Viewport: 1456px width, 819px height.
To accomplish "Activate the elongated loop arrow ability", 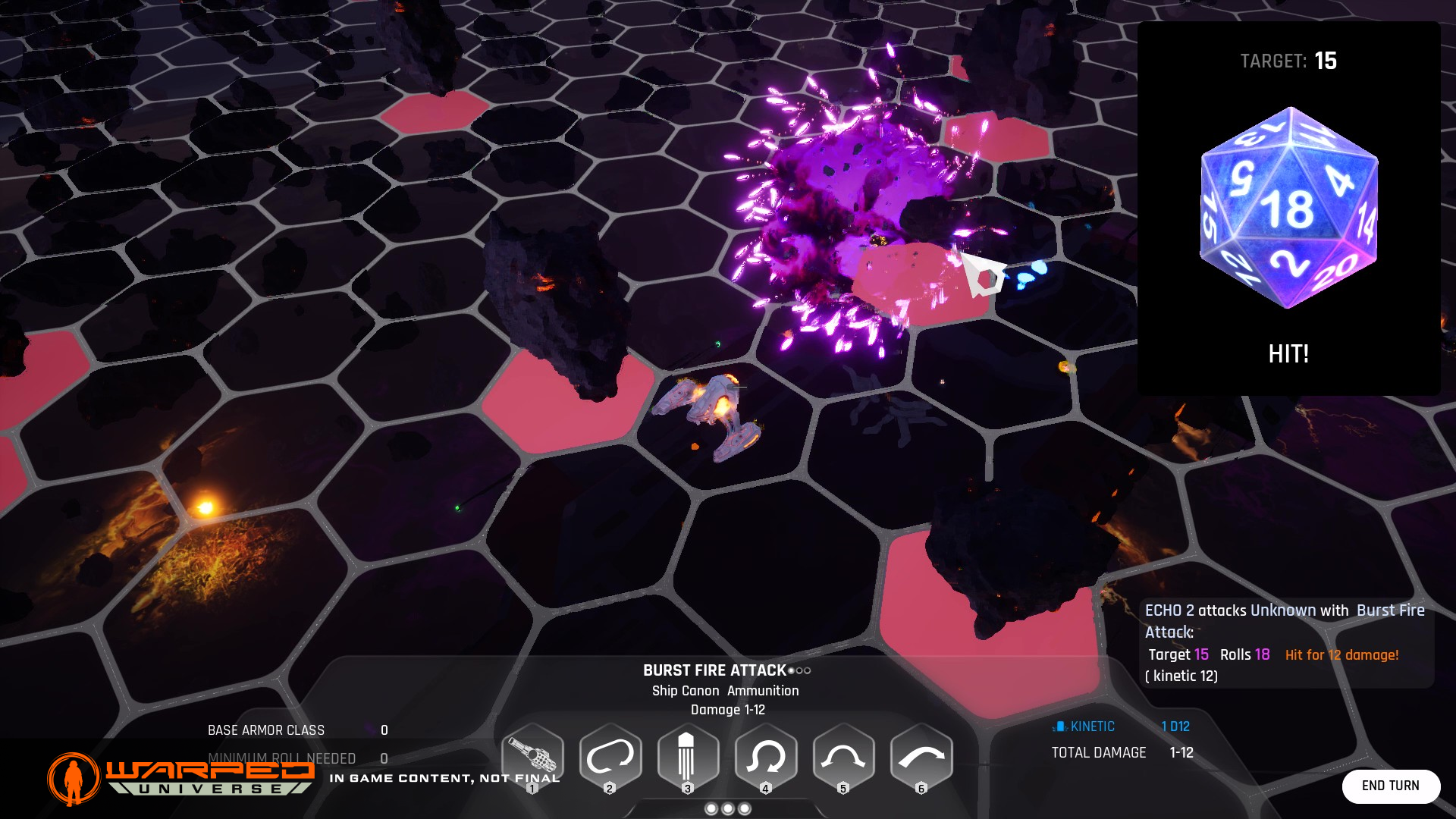I will tap(610, 757).
